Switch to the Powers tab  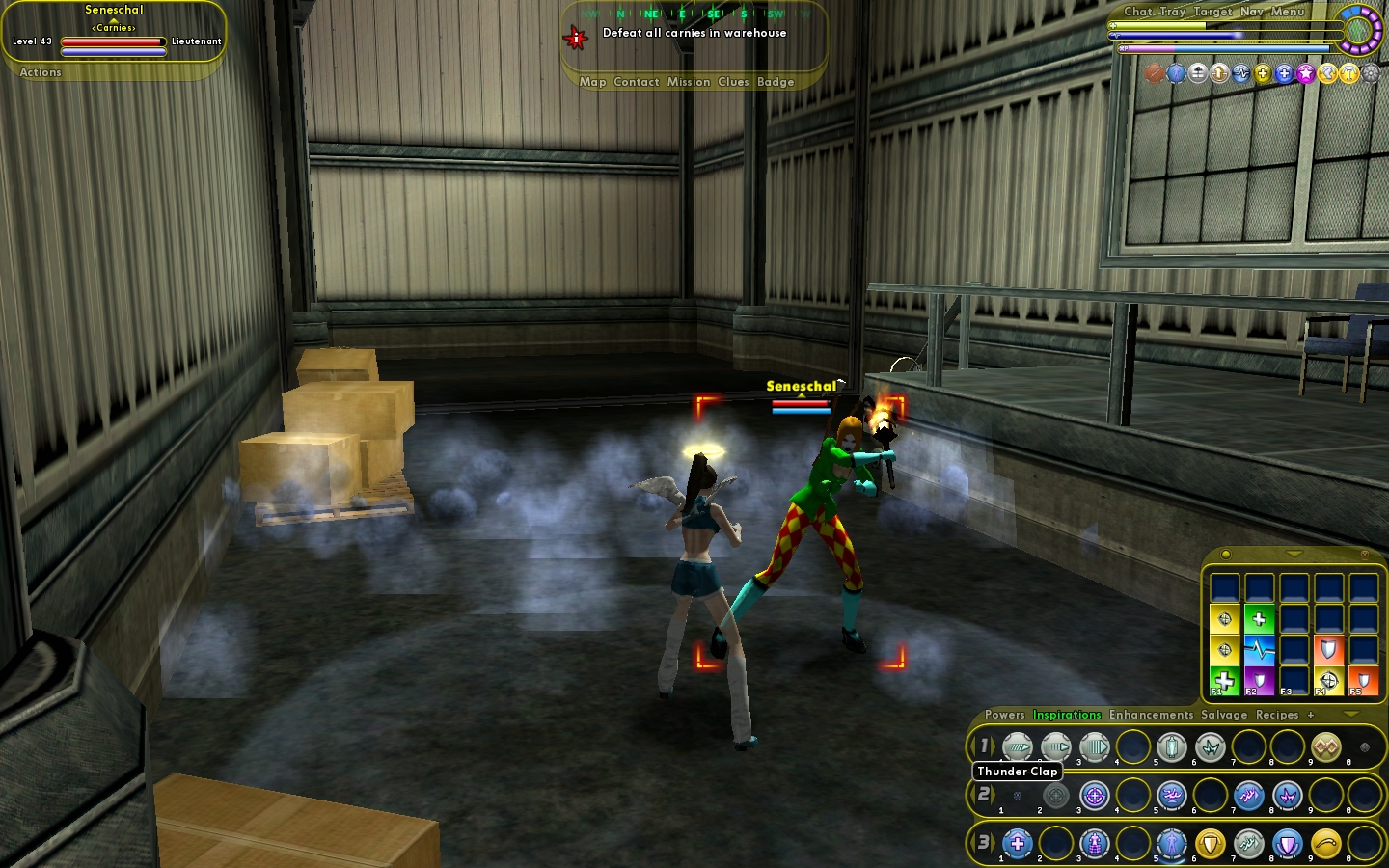tap(1004, 715)
